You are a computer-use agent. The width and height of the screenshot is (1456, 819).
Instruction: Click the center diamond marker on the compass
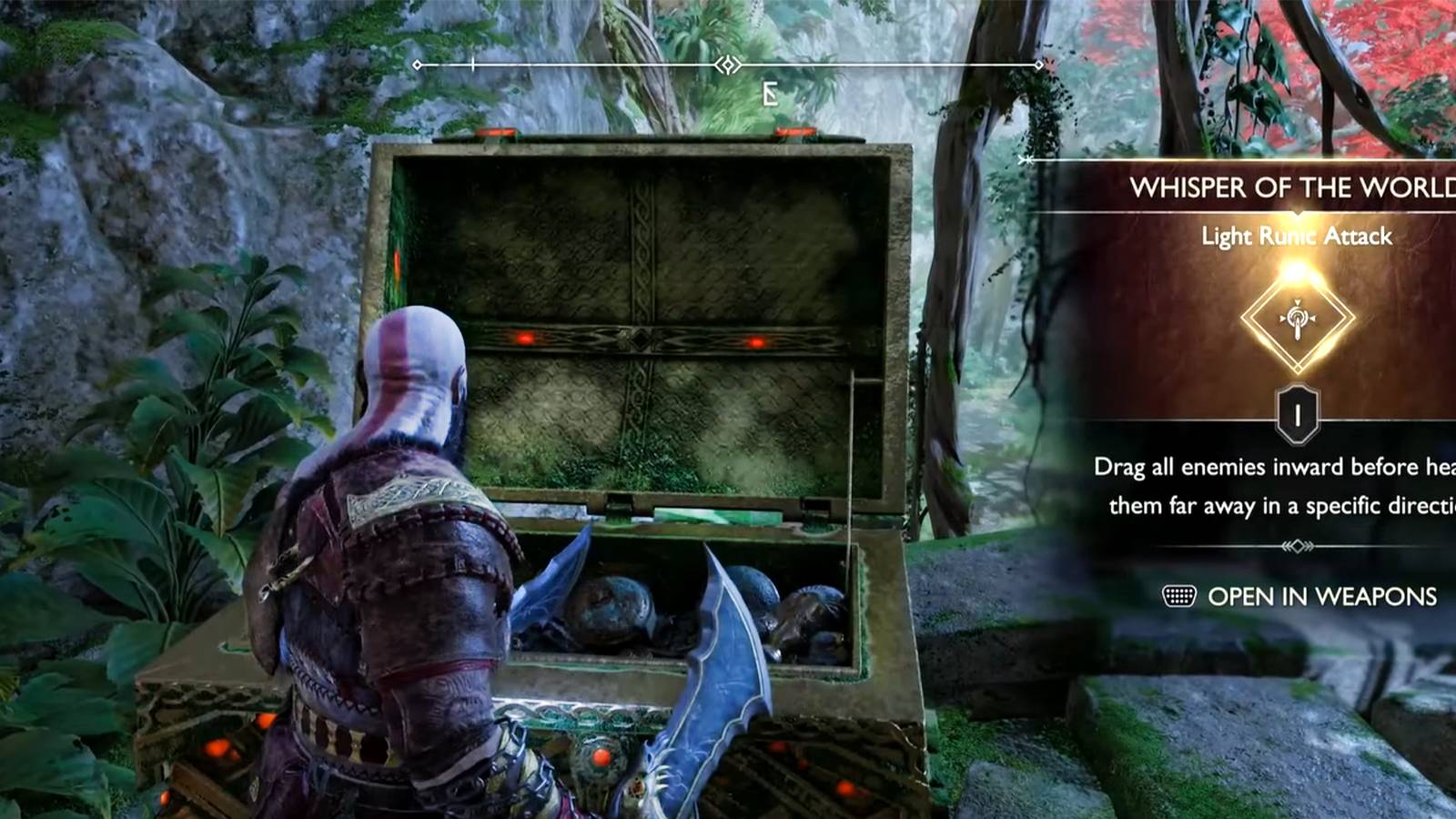click(727, 64)
